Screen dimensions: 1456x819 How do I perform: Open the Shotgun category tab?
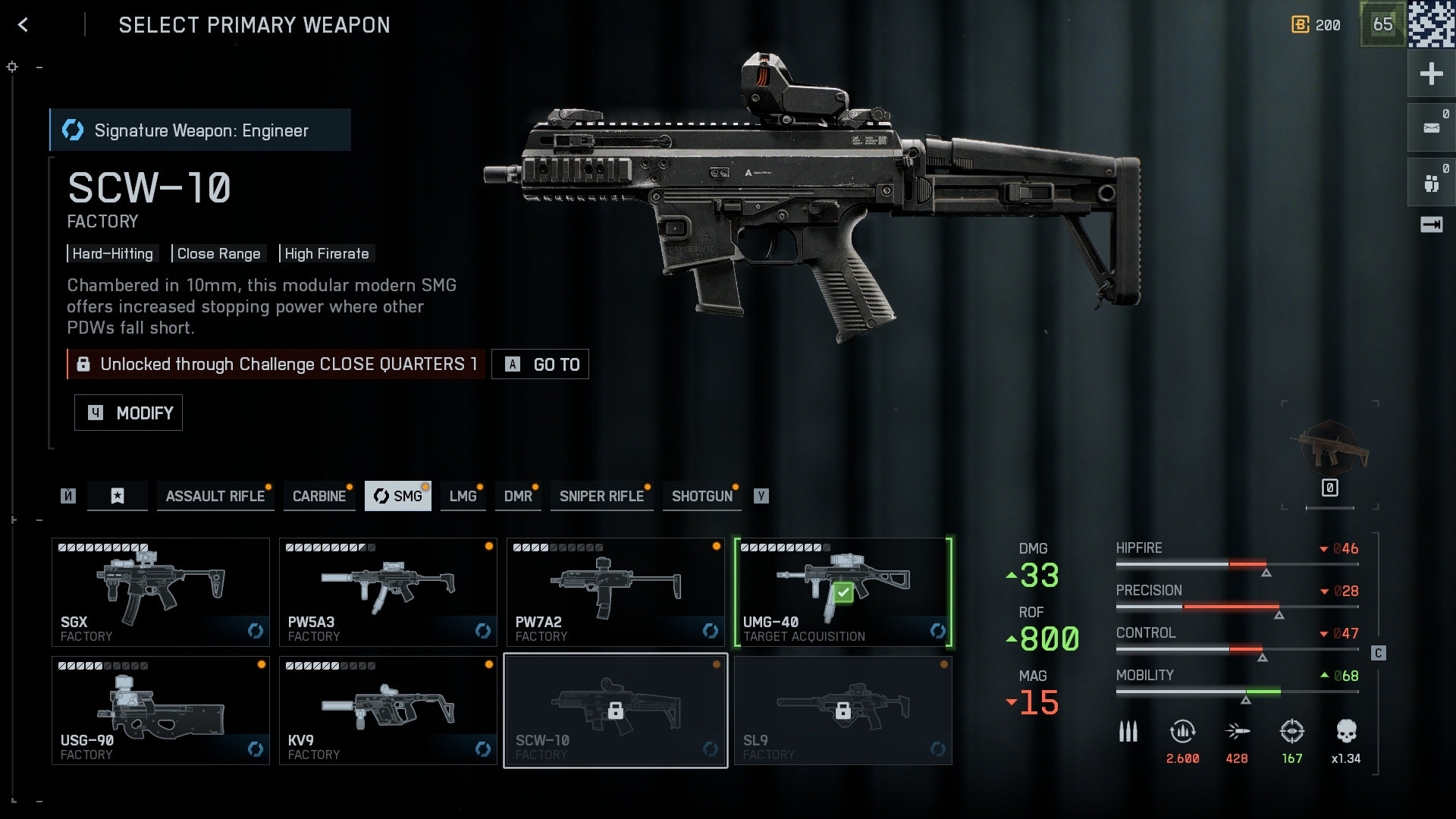(x=701, y=496)
